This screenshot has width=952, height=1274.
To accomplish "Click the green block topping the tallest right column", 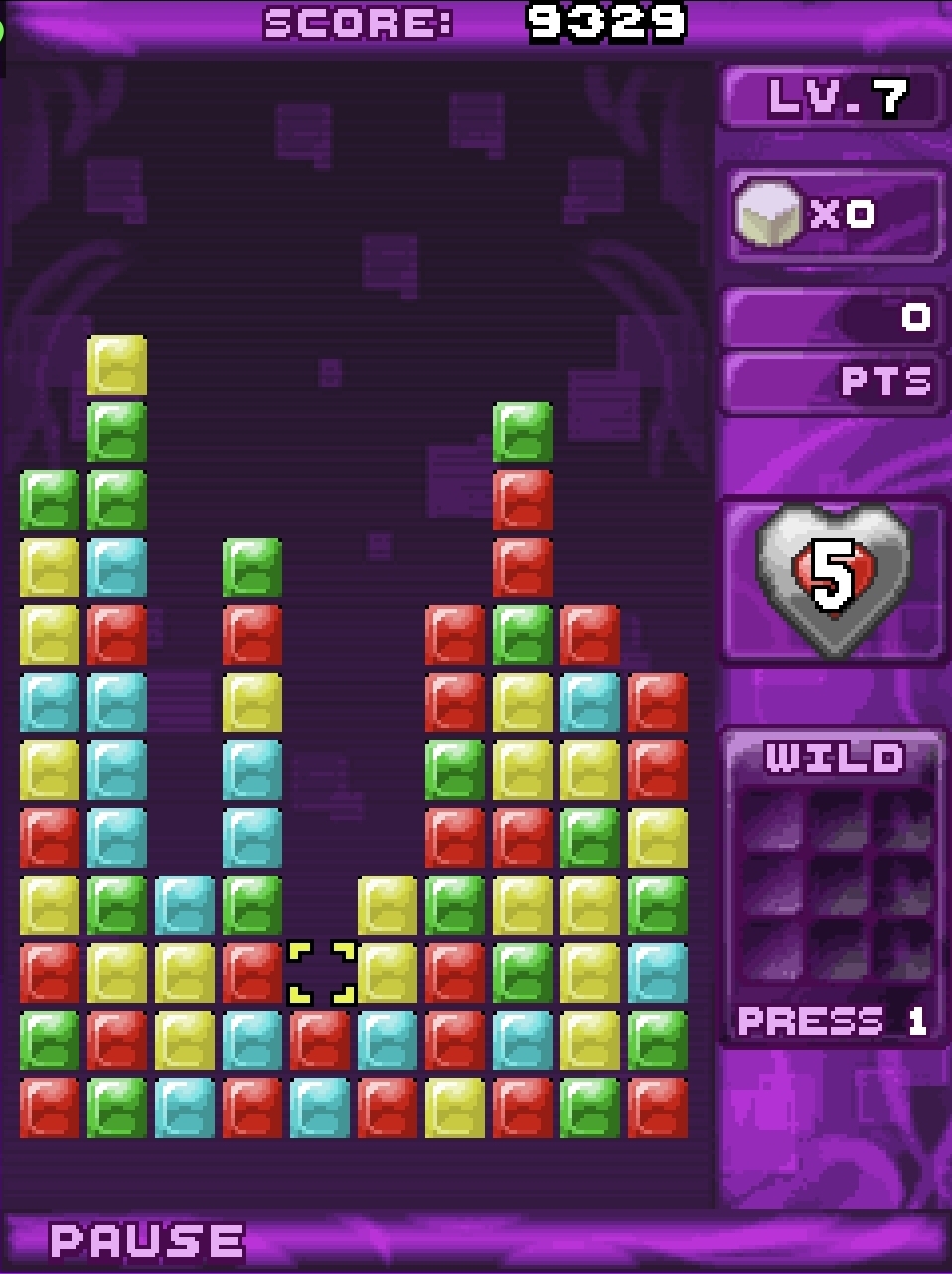I will coord(523,432).
